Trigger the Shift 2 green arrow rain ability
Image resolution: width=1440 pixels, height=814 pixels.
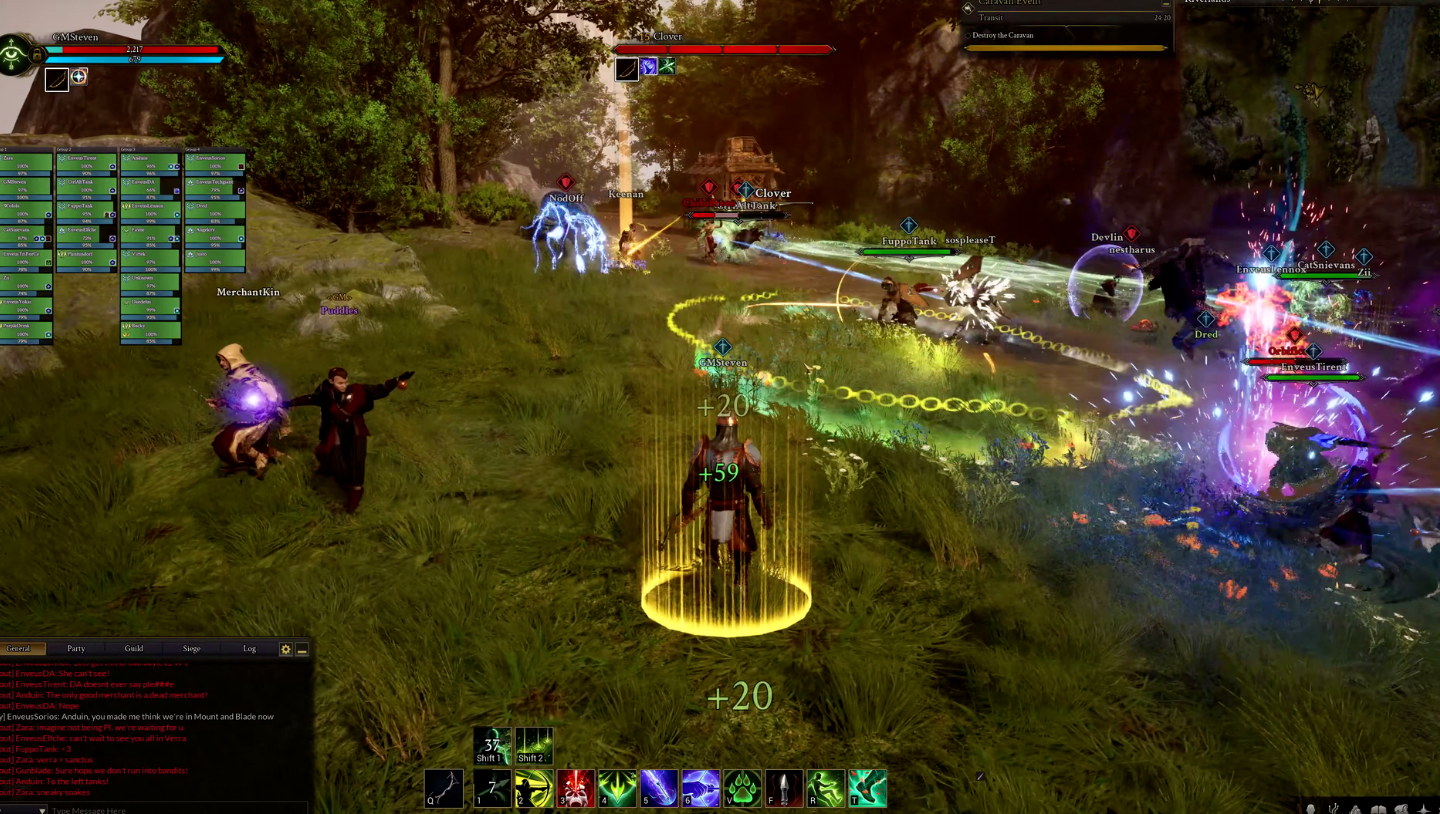(534, 745)
